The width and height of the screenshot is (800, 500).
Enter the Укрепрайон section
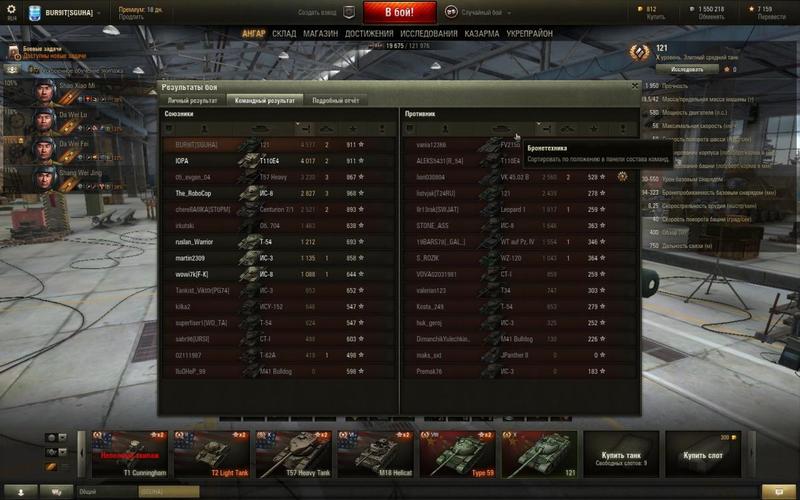[x=530, y=33]
